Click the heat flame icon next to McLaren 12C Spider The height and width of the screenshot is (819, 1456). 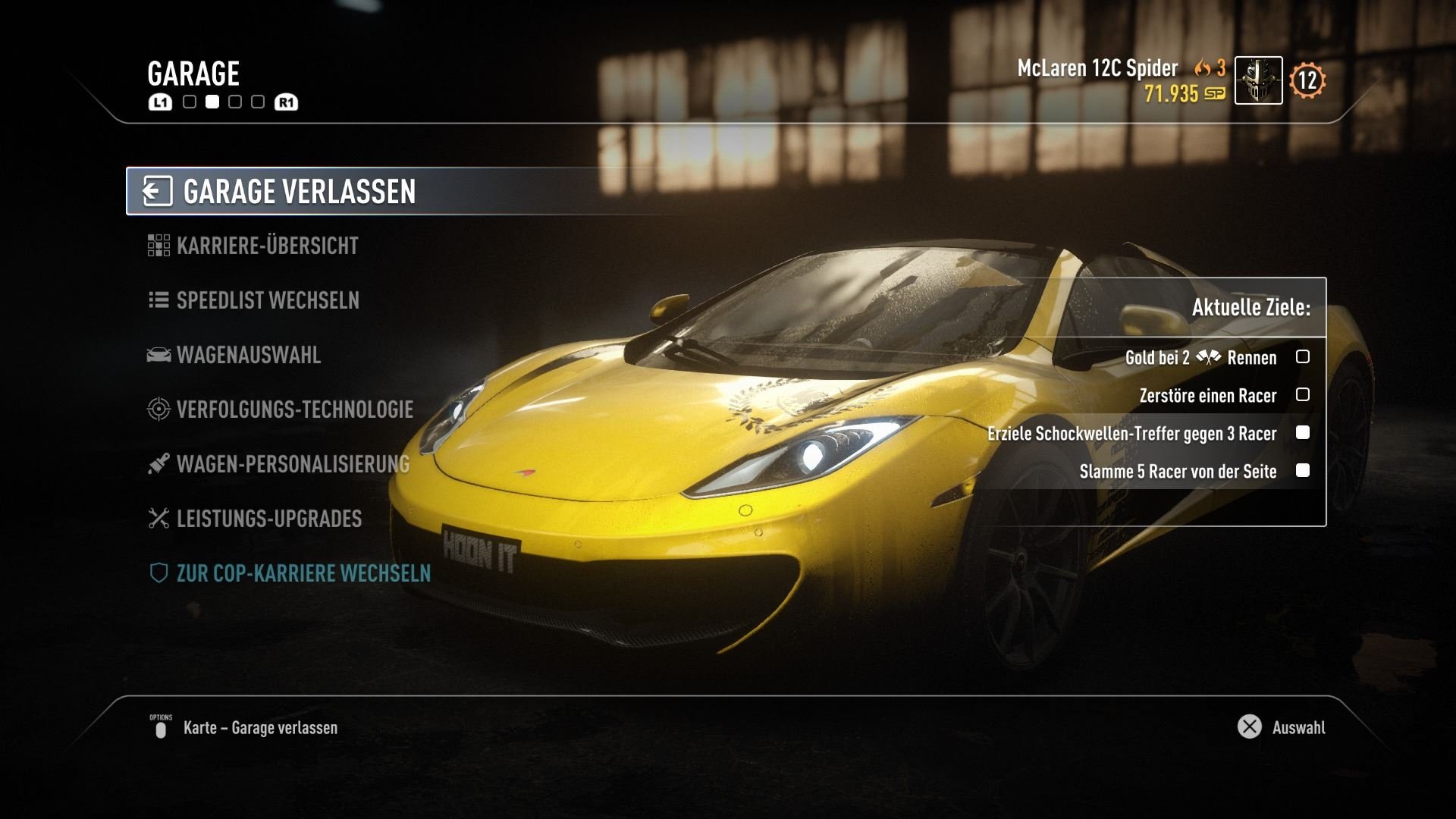click(x=1200, y=69)
